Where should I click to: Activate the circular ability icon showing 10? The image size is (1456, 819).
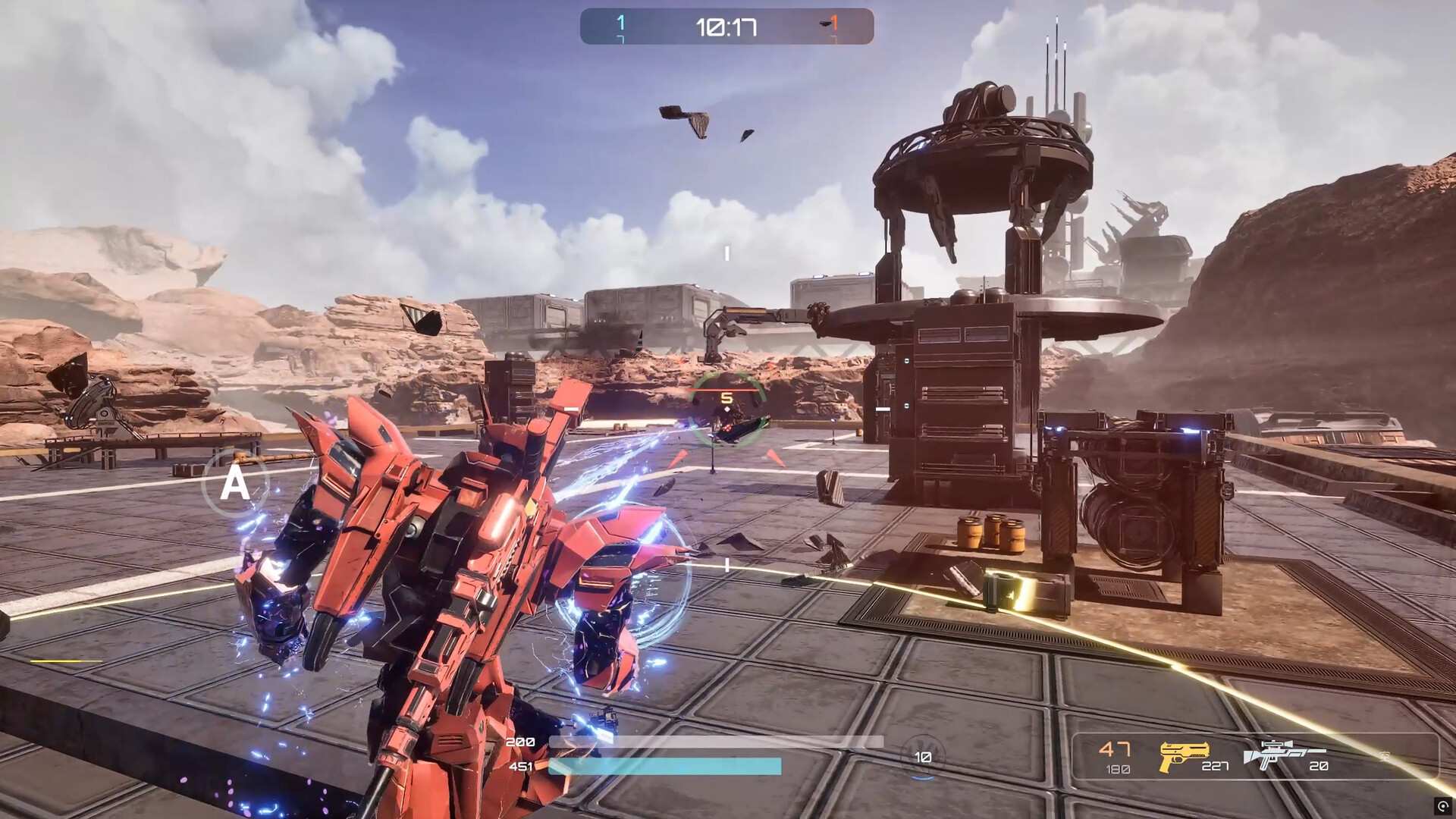click(922, 757)
